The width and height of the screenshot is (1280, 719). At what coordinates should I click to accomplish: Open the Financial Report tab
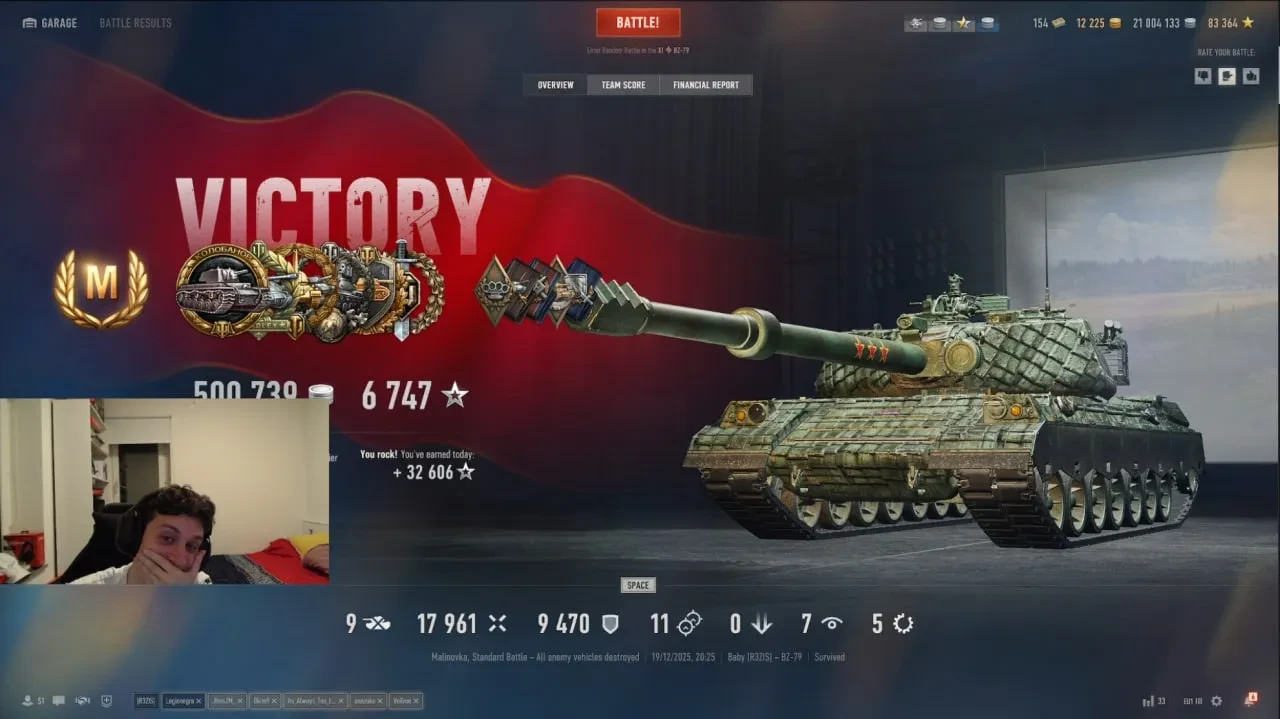tap(705, 85)
